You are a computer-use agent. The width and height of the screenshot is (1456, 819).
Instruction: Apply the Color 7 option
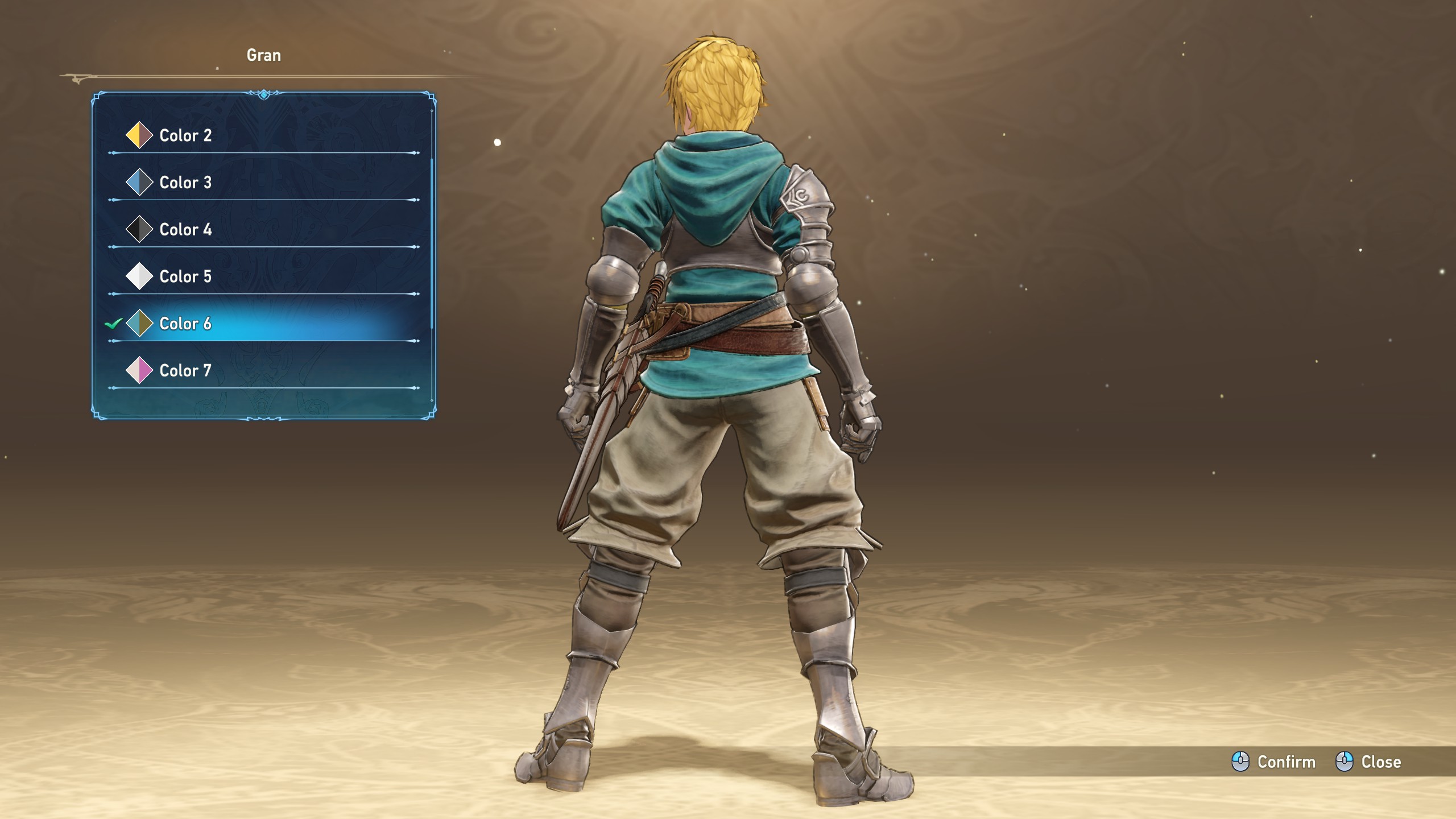(x=185, y=371)
